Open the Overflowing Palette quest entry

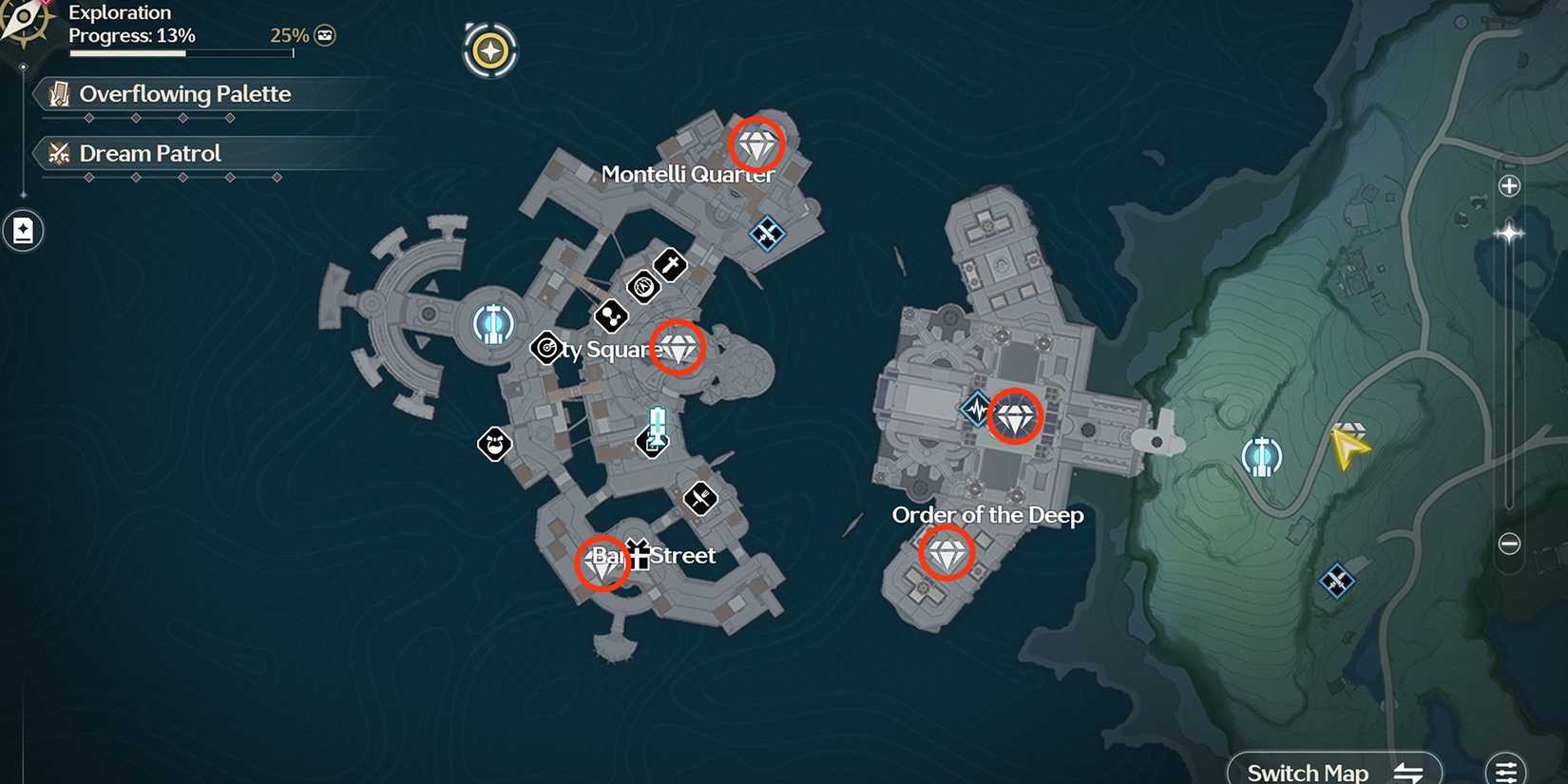185,94
